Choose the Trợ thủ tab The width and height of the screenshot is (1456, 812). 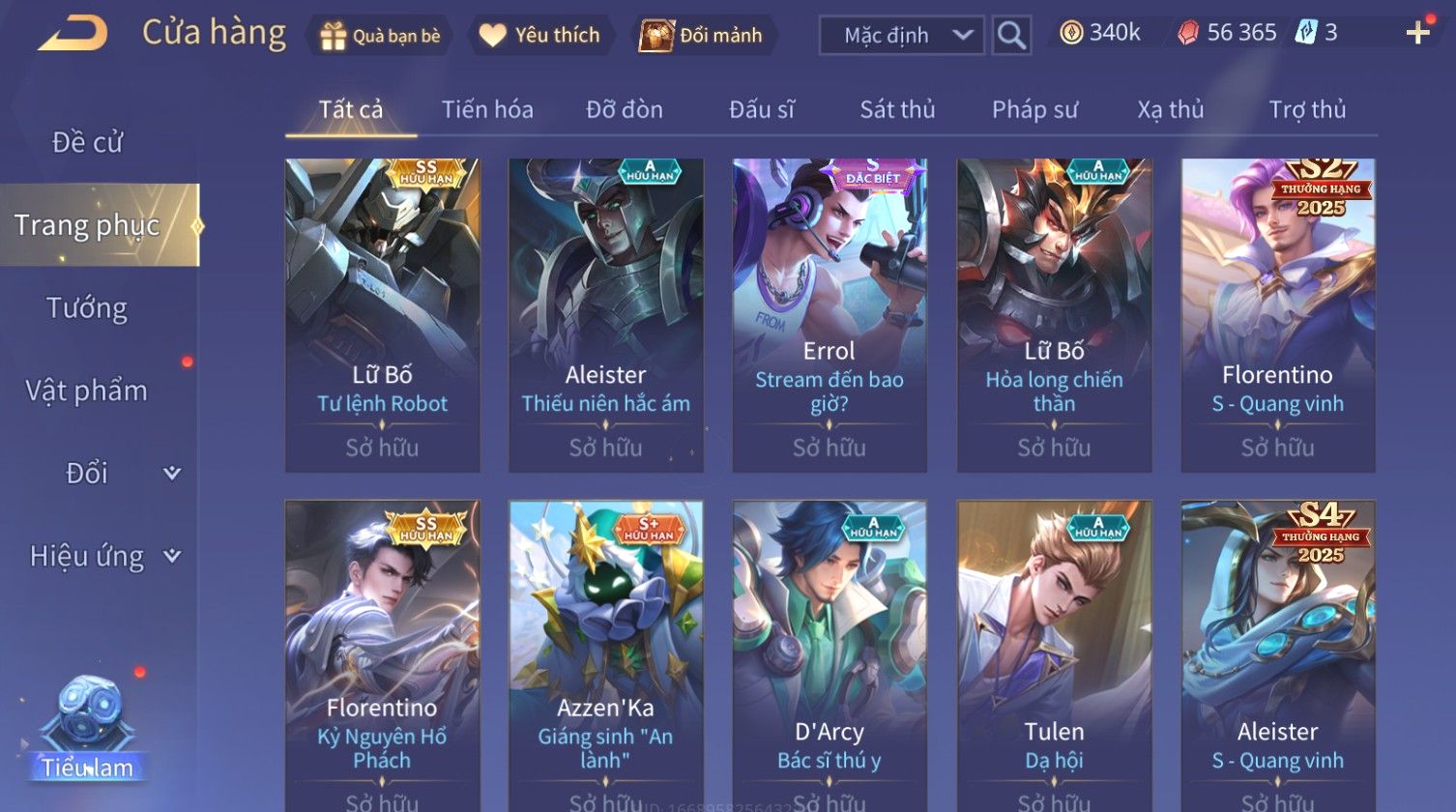[x=1307, y=109]
